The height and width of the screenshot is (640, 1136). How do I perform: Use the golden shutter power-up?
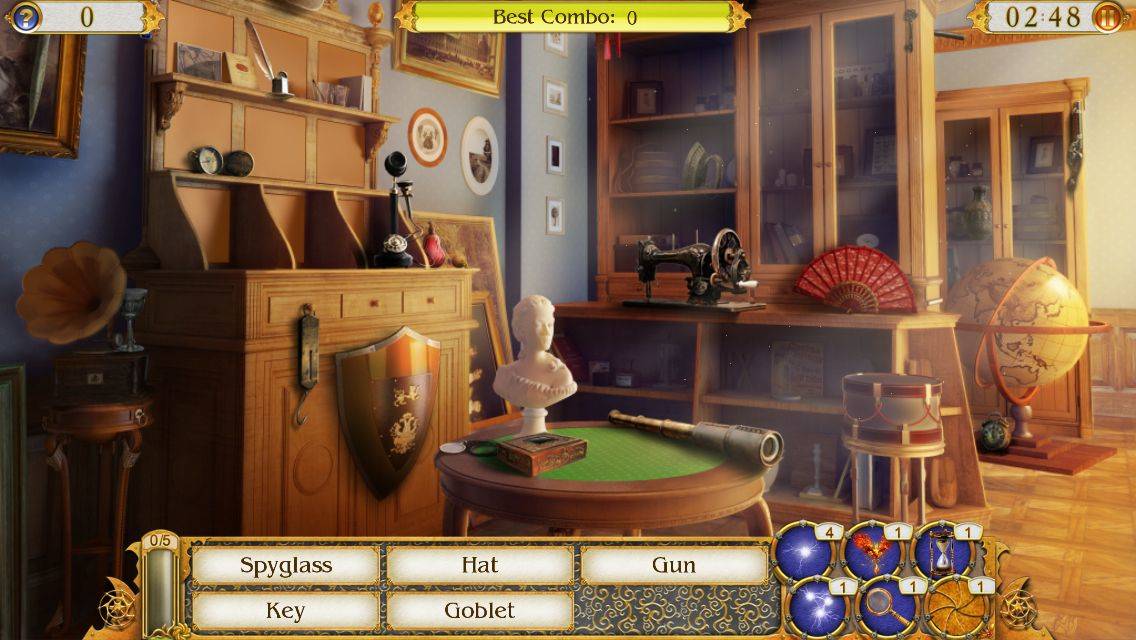(x=954, y=606)
